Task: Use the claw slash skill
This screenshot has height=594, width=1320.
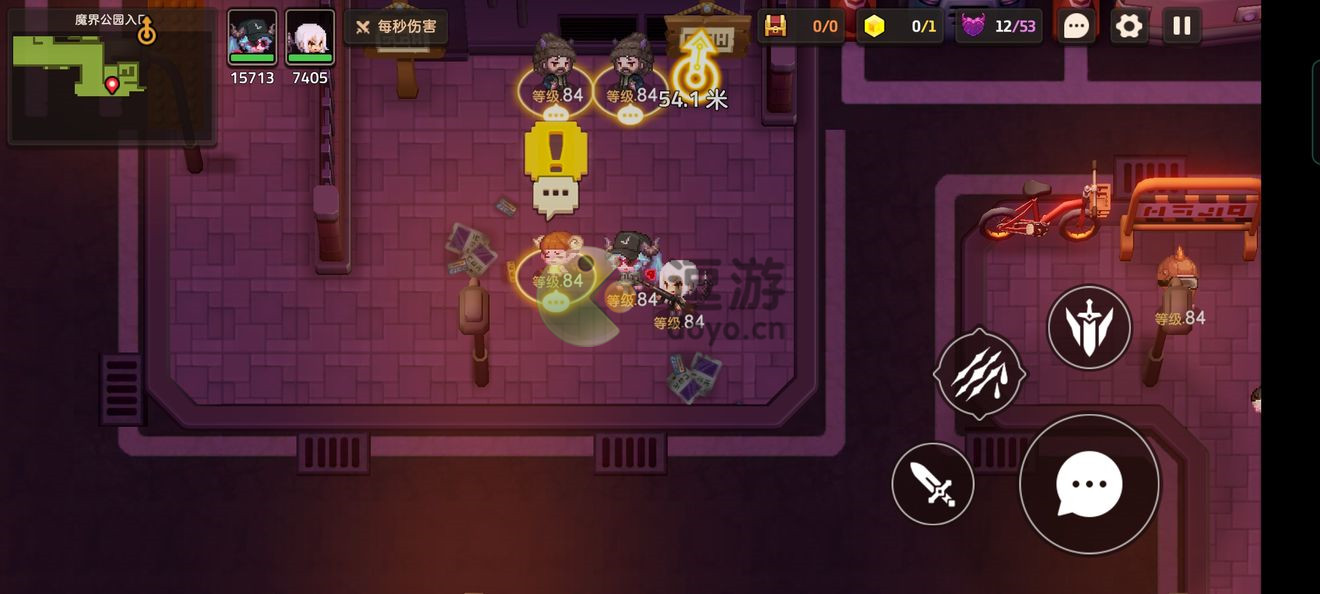Action: click(979, 374)
